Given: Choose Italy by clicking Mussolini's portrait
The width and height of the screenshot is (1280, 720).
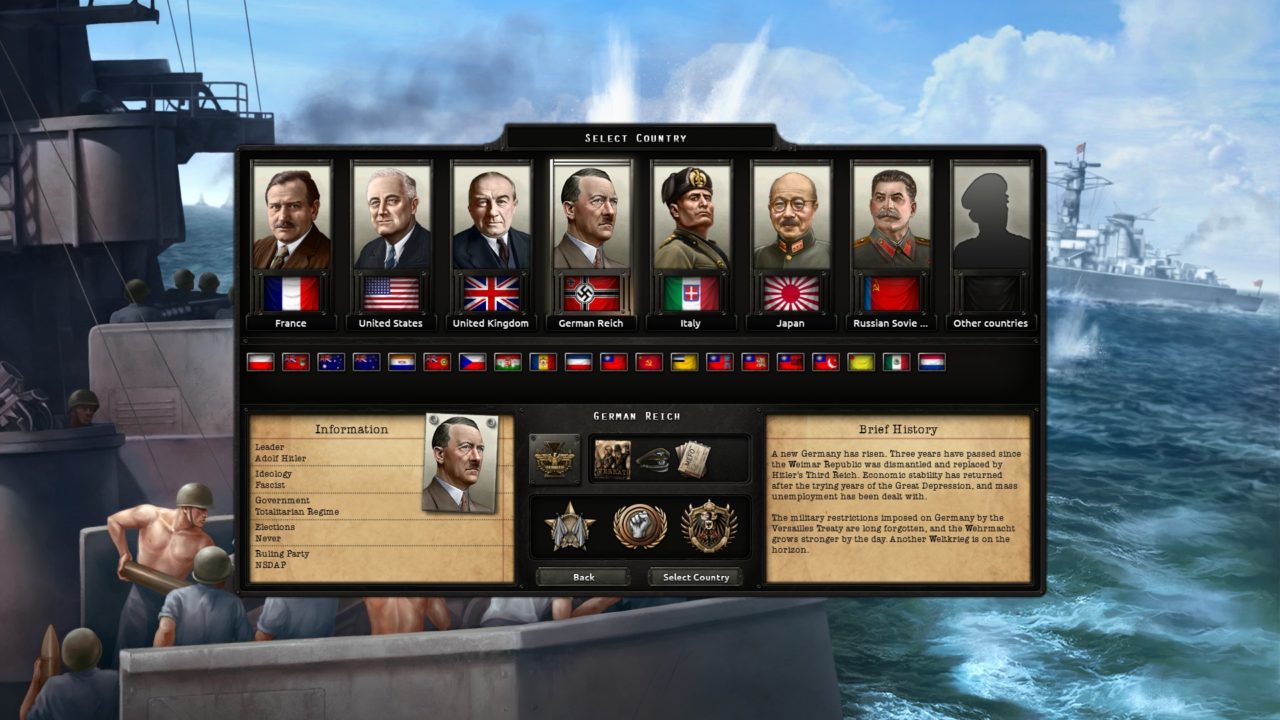Looking at the screenshot, I should point(690,212).
